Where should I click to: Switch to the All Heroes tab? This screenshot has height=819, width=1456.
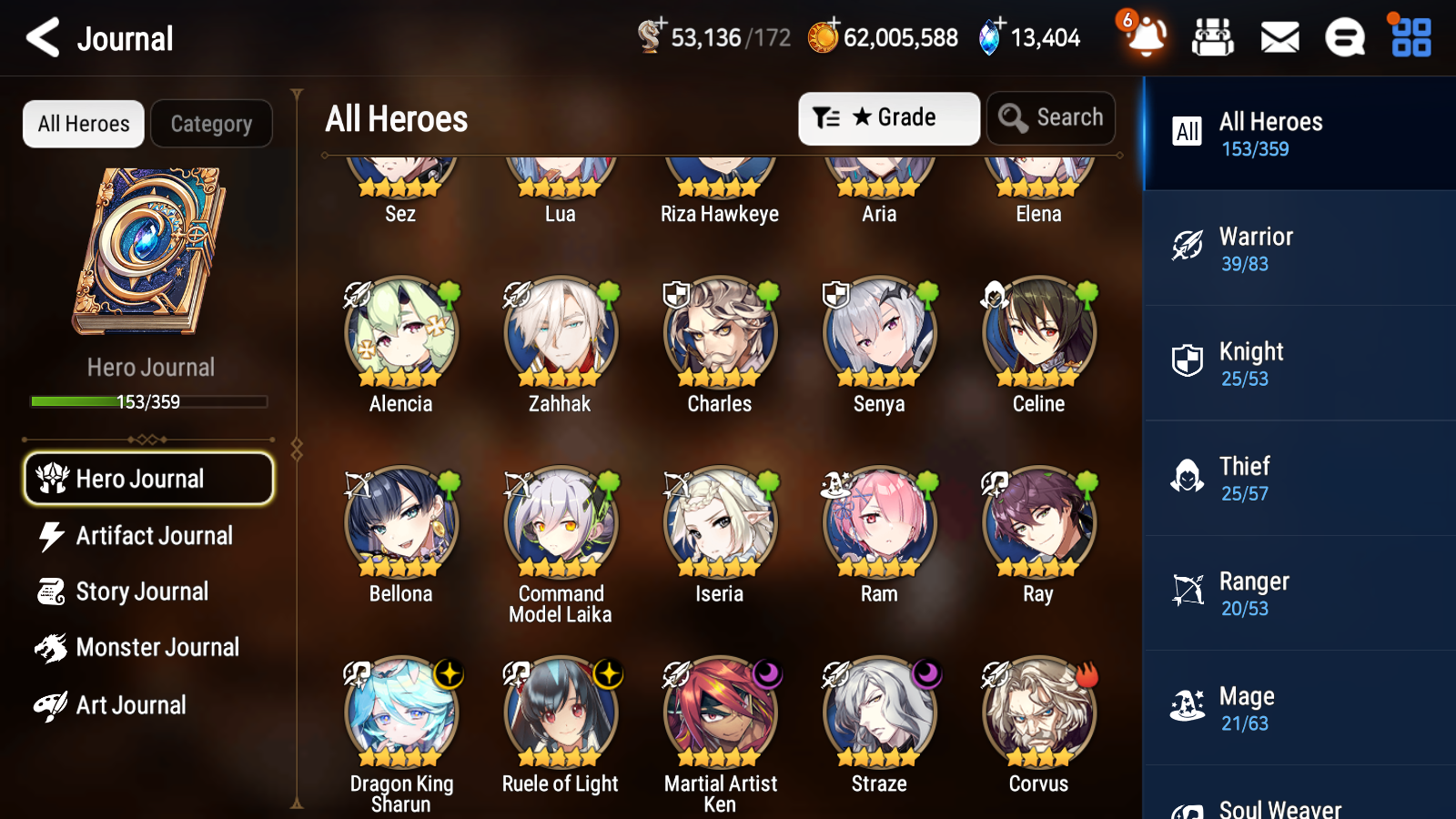(x=83, y=123)
